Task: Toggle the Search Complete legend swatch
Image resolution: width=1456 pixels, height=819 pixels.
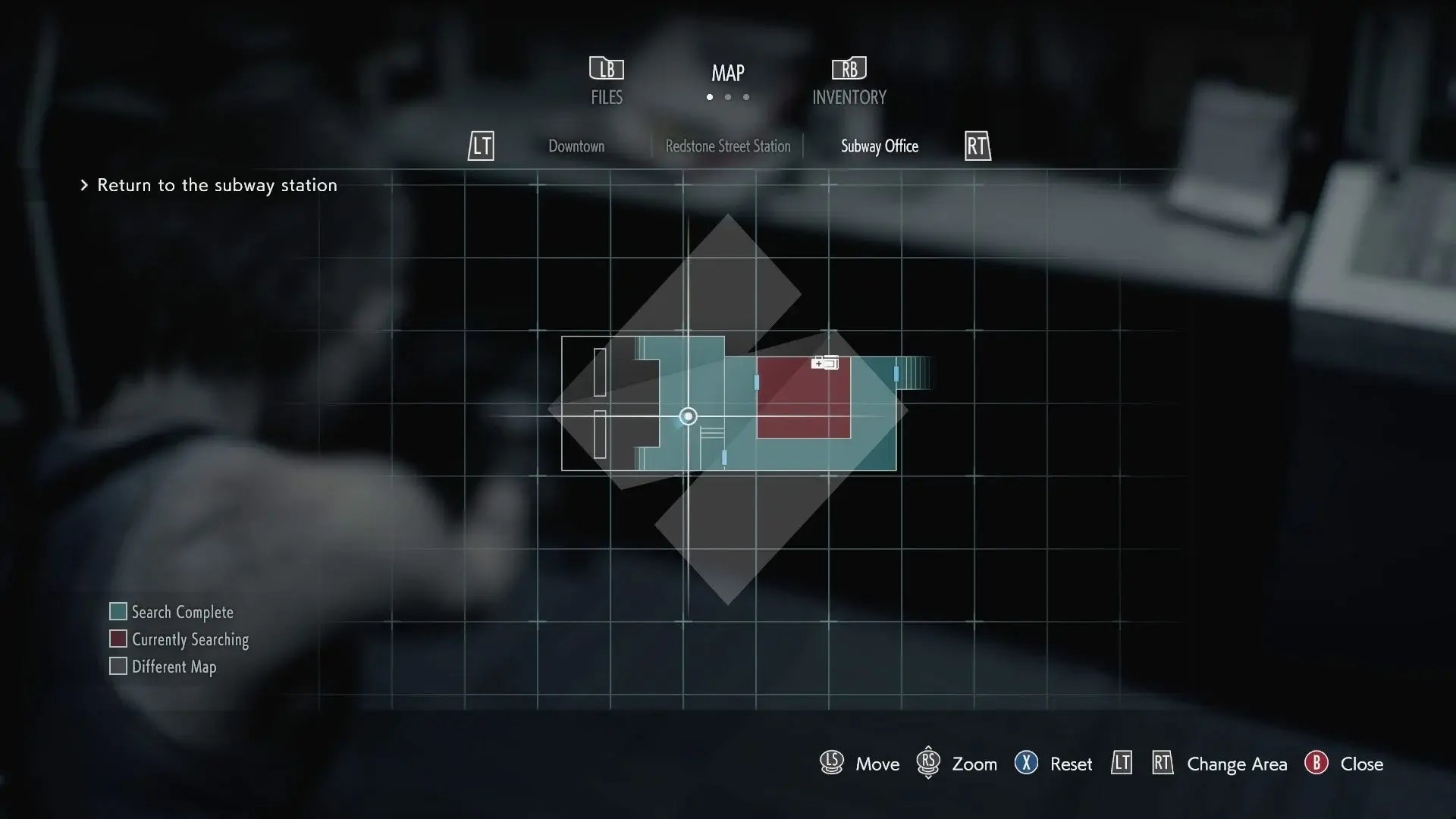Action: pyautogui.click(x=118, y=611)
